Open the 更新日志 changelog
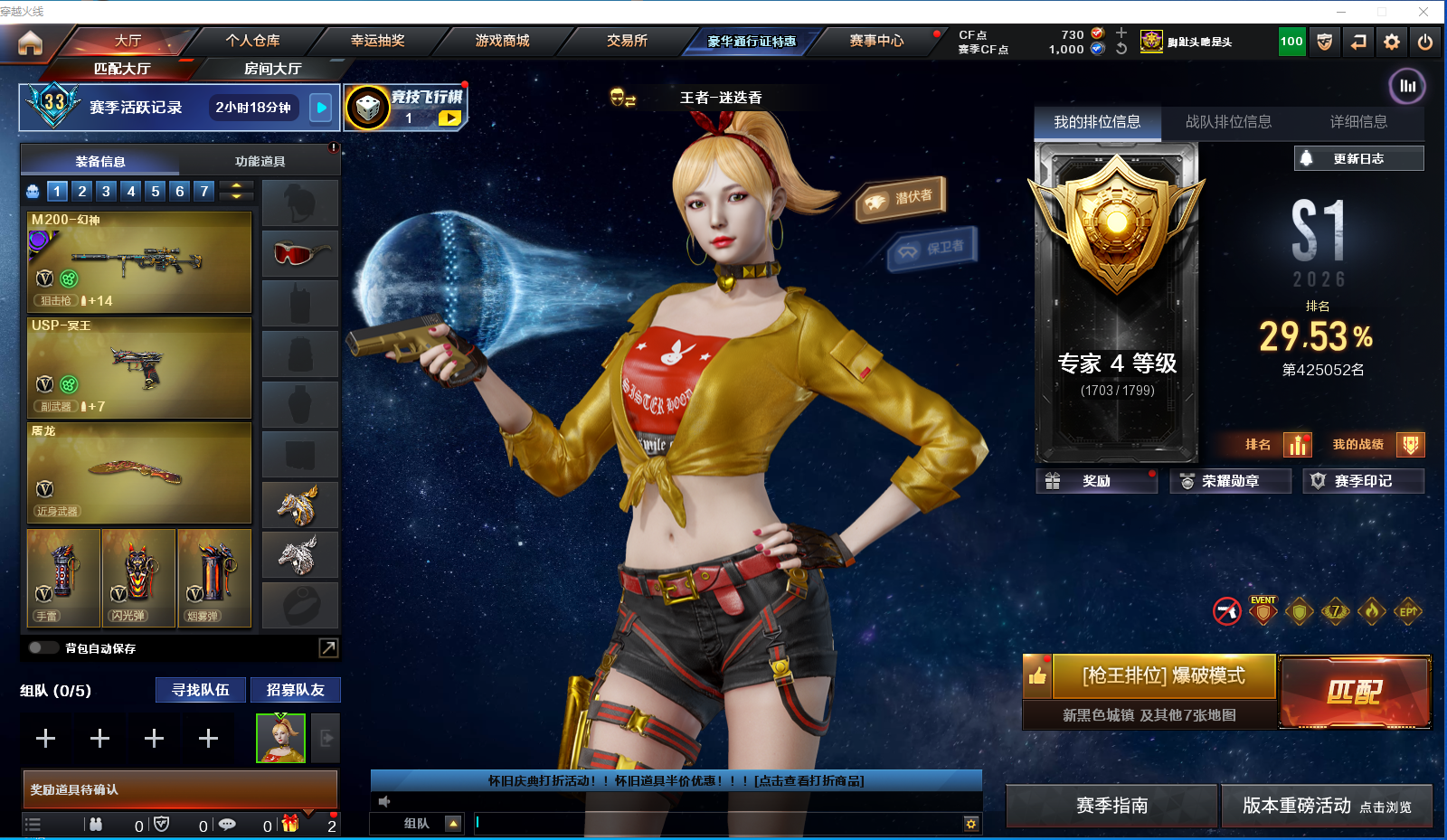Image resolution: width=1447 pixels, height=840 pixels. click(1357, 158)
